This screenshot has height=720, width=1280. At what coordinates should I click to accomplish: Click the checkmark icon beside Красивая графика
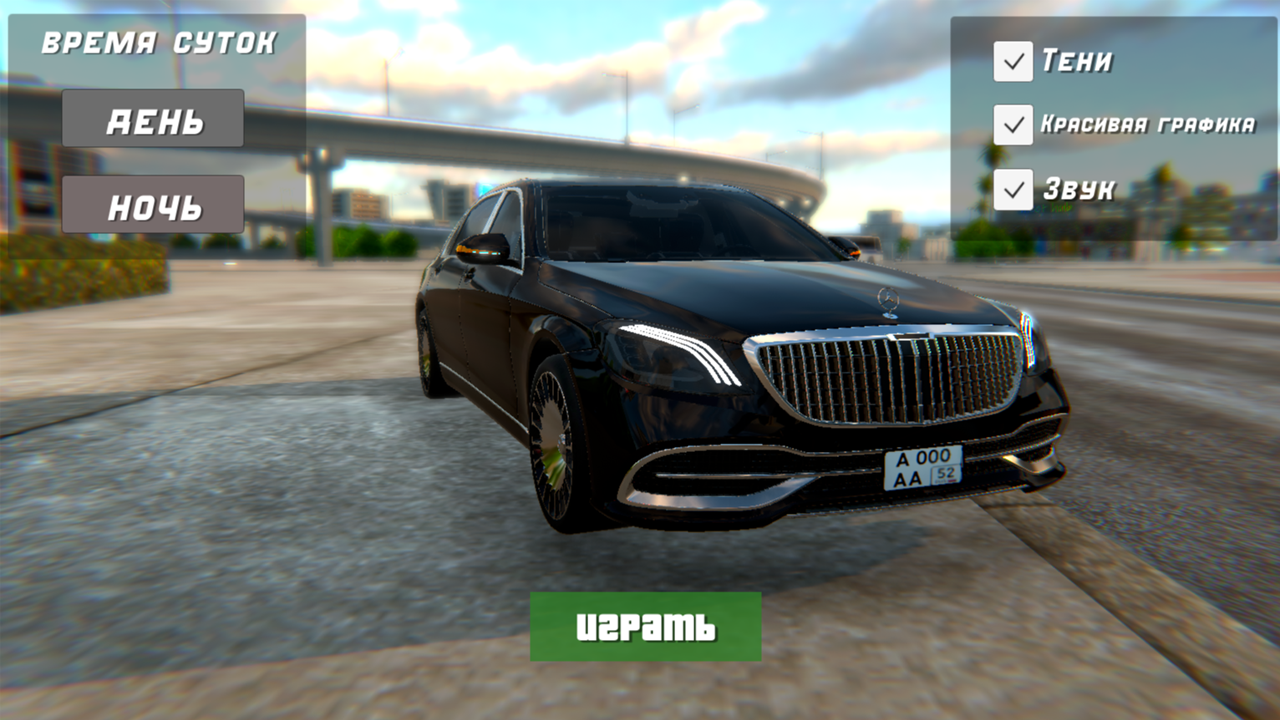click(x=1015, y=124)
